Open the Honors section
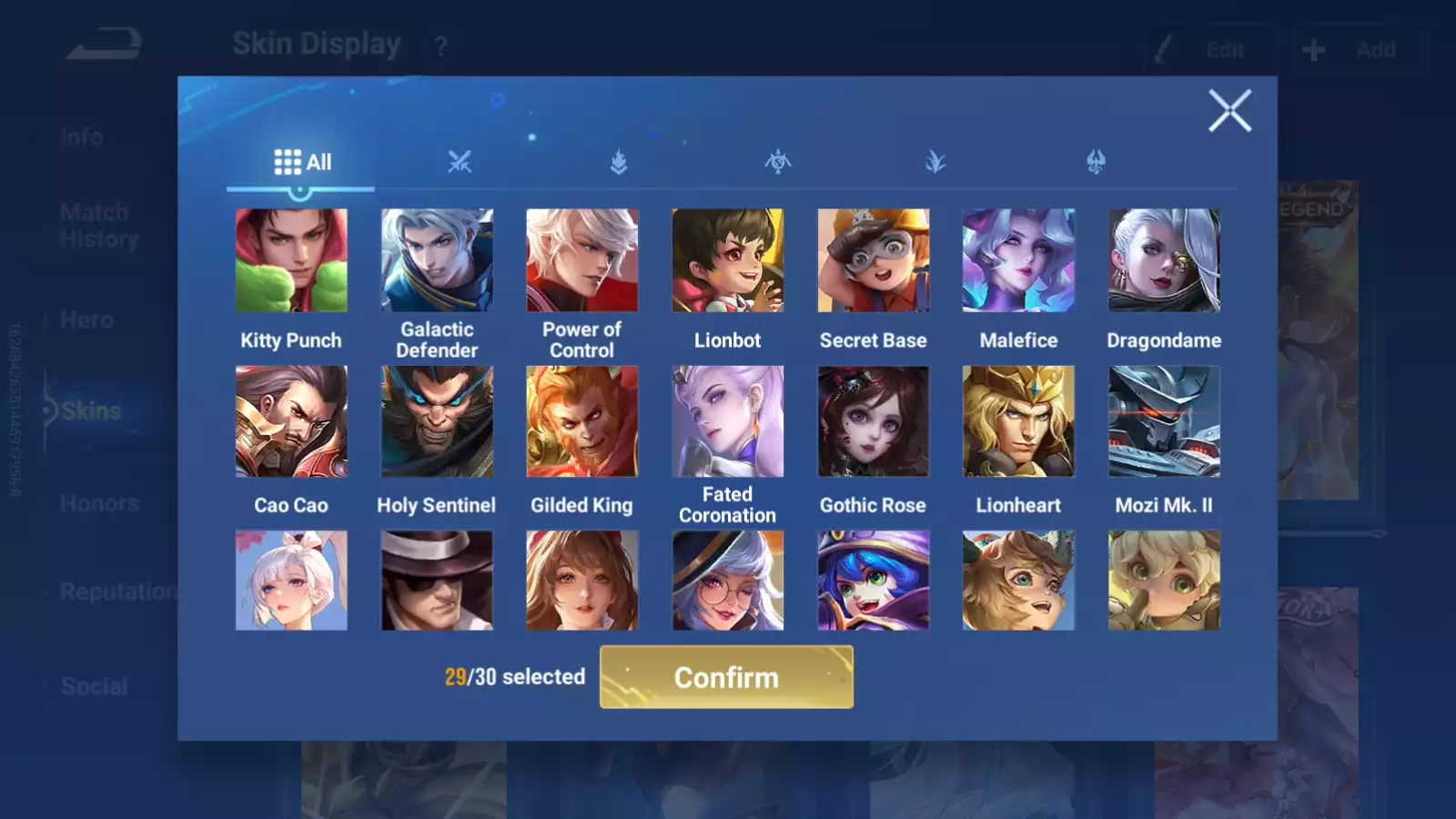The image size is (1456, 819). coord(98,502)
